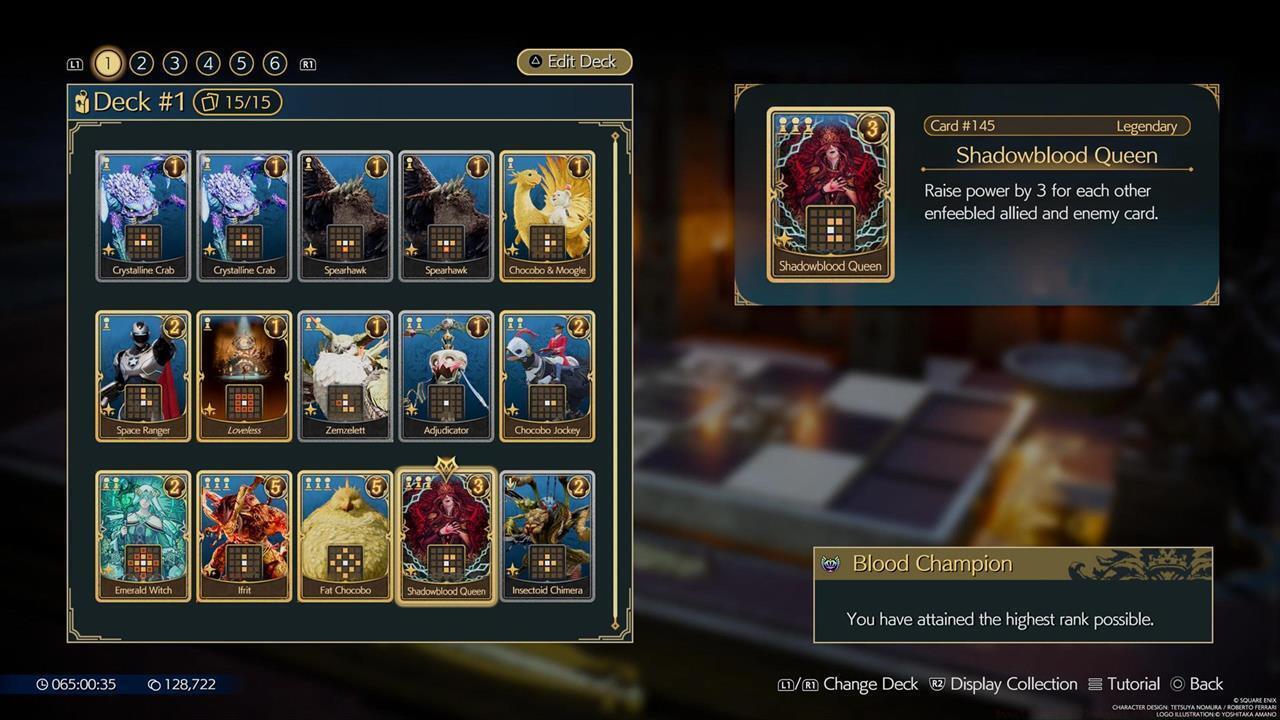Image resolution: width=1280 pixels, height=720 pixels.
Task: Select the Fat Chocobo card
Action: coord(345,535)
